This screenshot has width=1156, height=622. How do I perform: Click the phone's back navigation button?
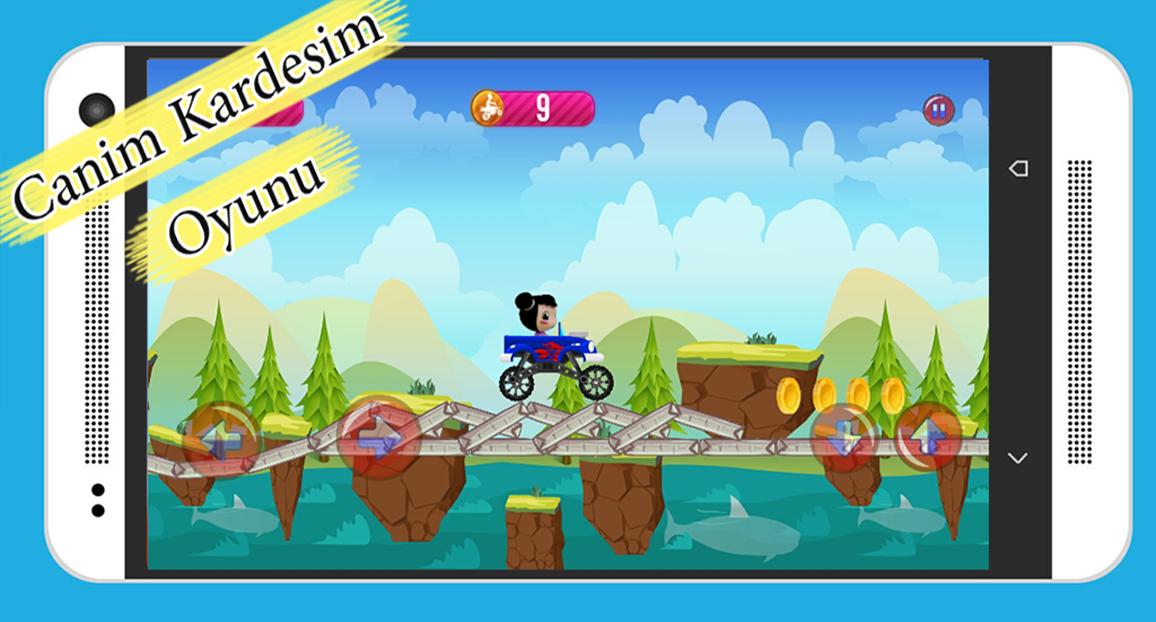tap(1018, 168)
